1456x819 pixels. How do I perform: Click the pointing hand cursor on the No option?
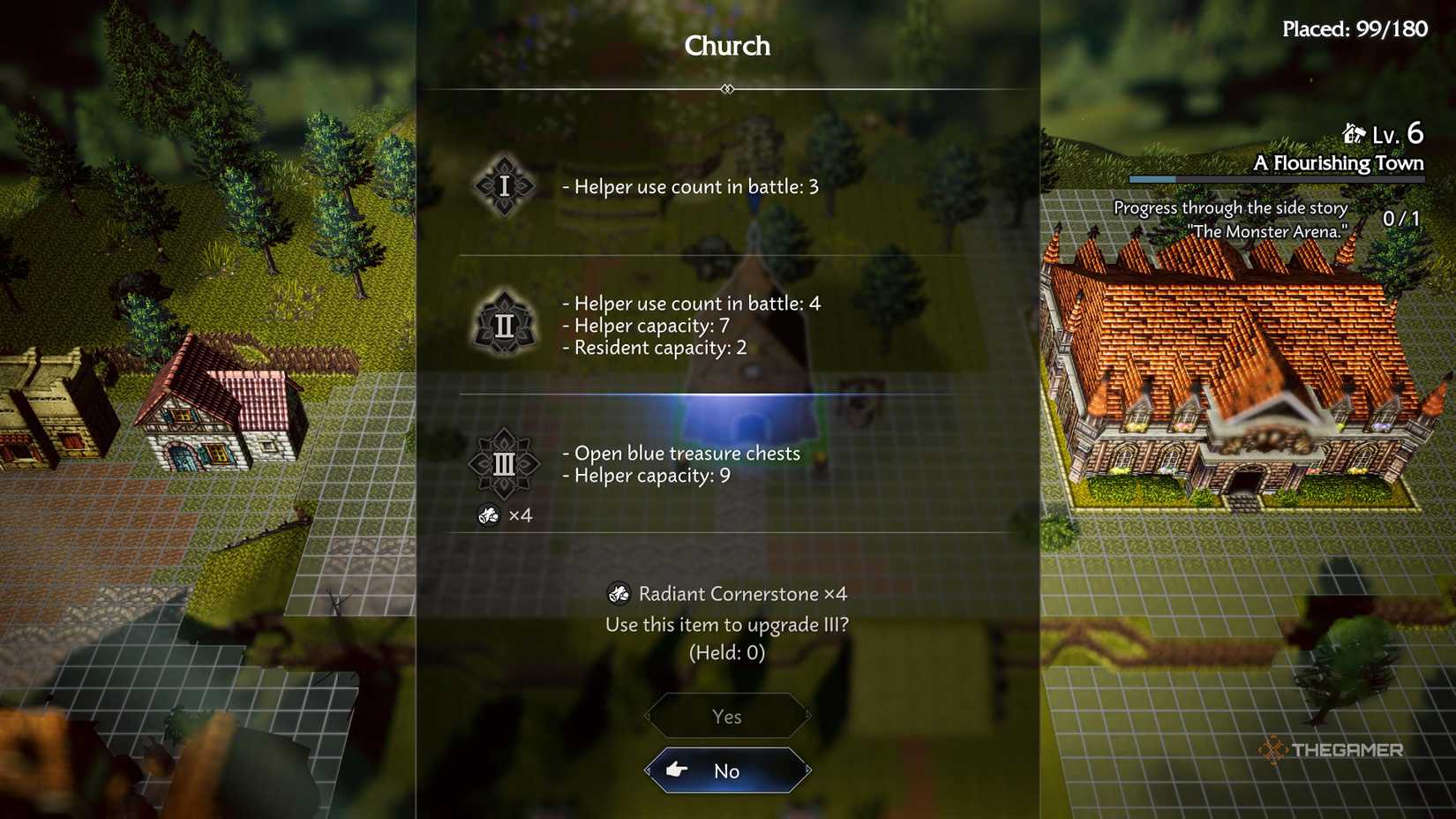[x=677, y=770]
